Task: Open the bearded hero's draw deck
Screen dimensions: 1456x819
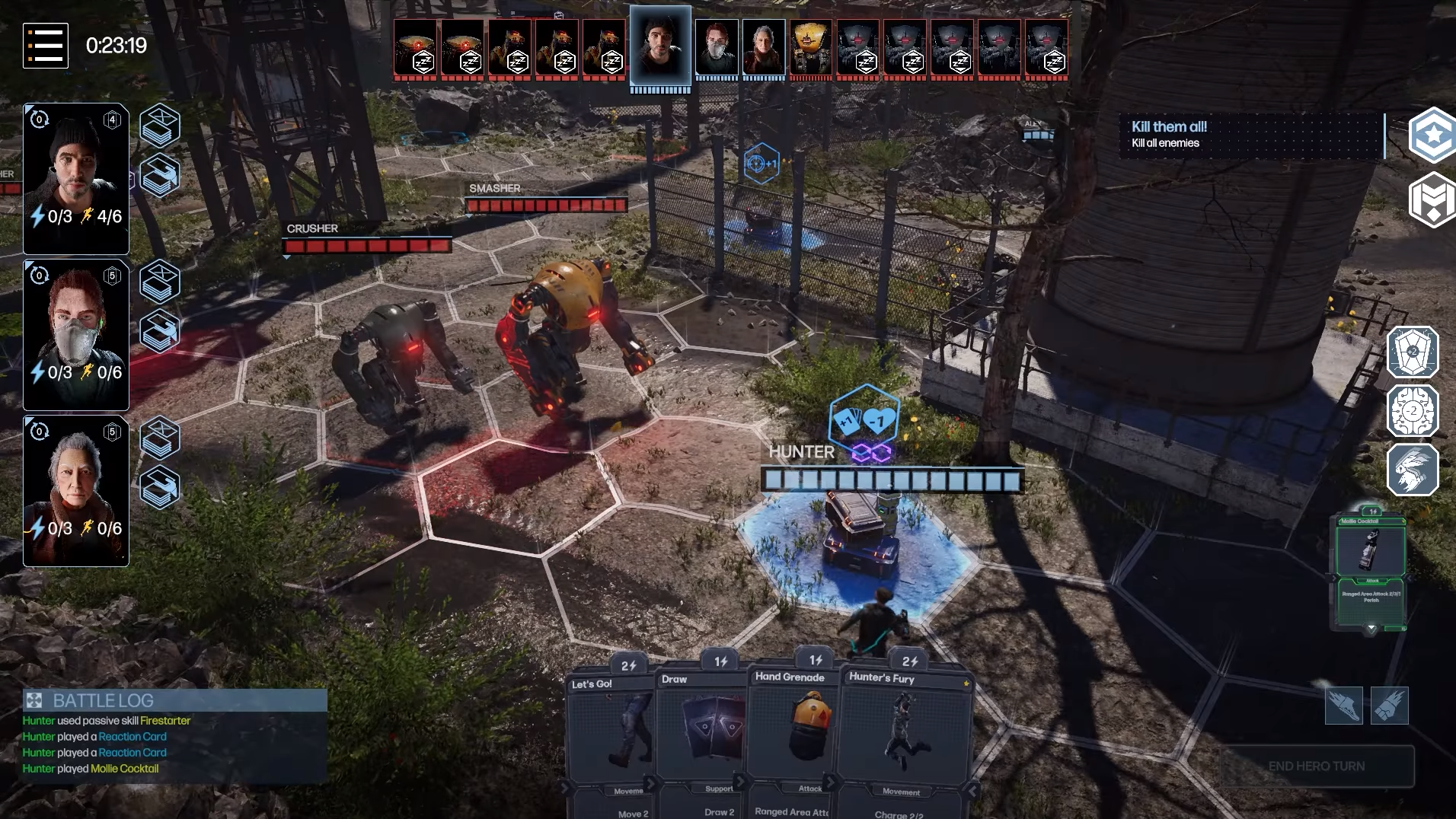Action: [x=160, y=126]
